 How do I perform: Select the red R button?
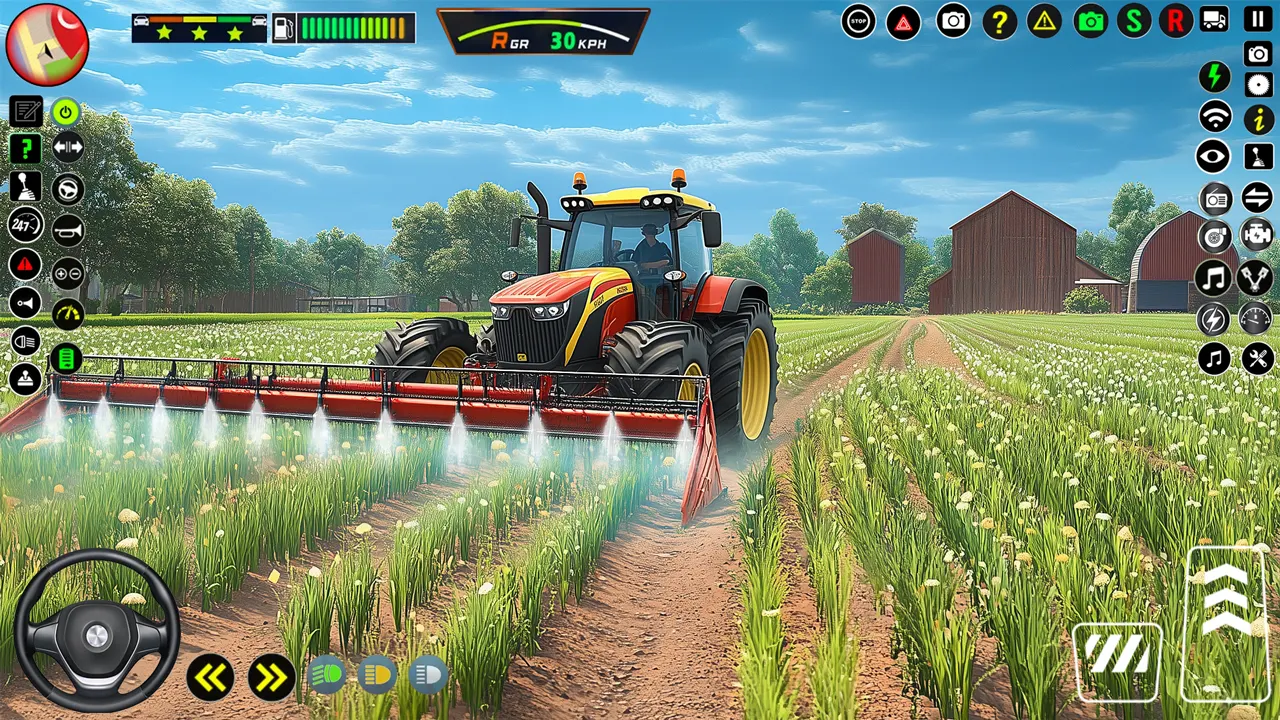coord(1176,21)
